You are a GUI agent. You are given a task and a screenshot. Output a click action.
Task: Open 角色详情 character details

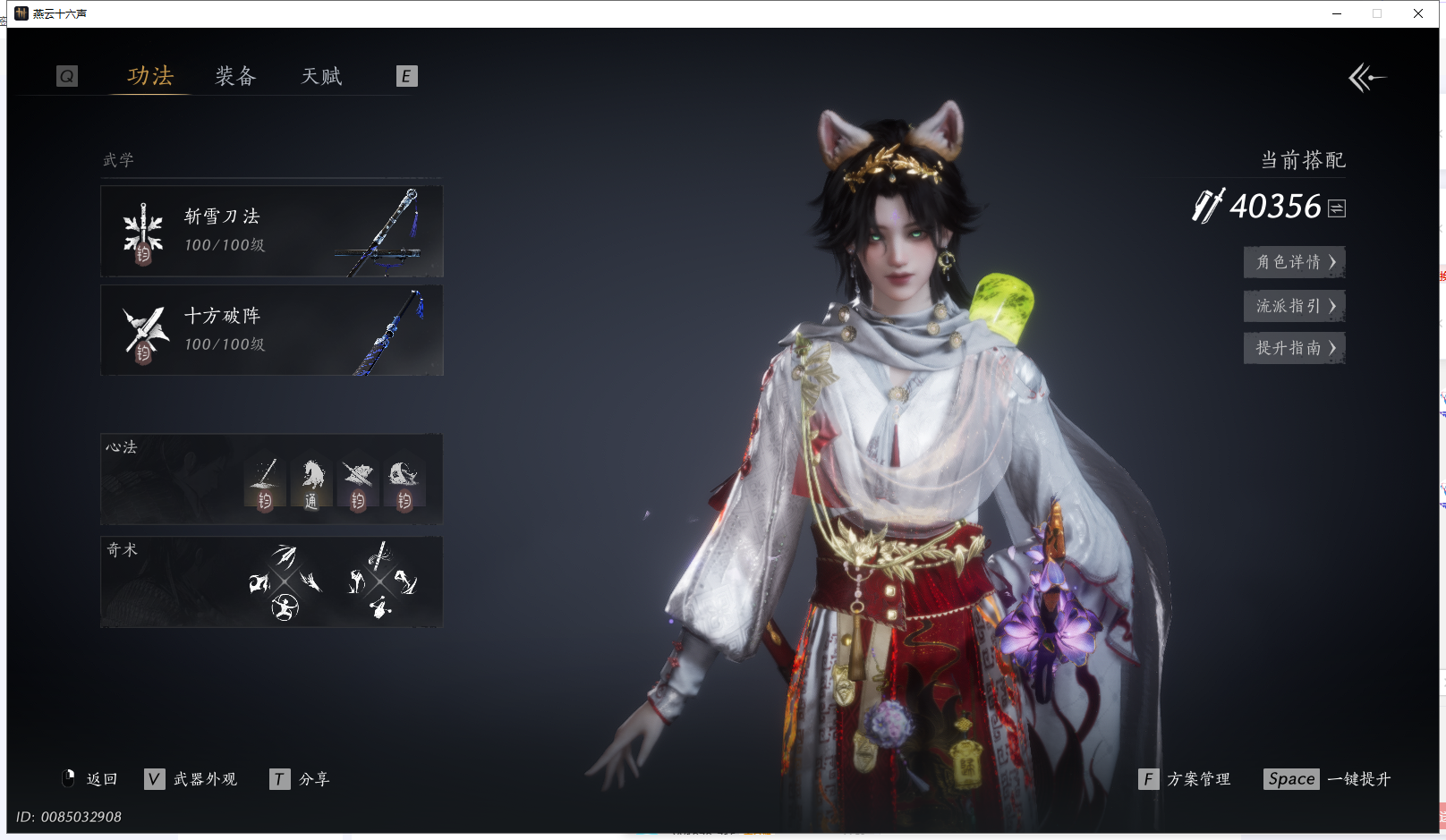pos(1294,262)
